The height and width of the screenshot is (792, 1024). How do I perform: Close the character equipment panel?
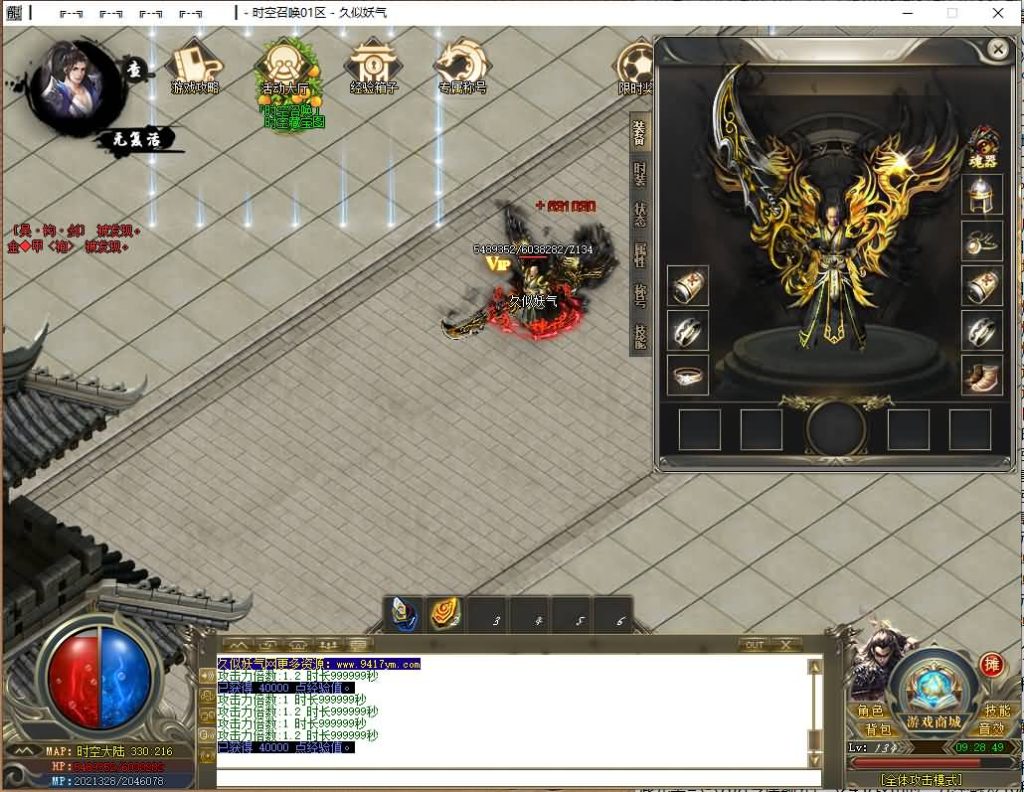point(997,48)
